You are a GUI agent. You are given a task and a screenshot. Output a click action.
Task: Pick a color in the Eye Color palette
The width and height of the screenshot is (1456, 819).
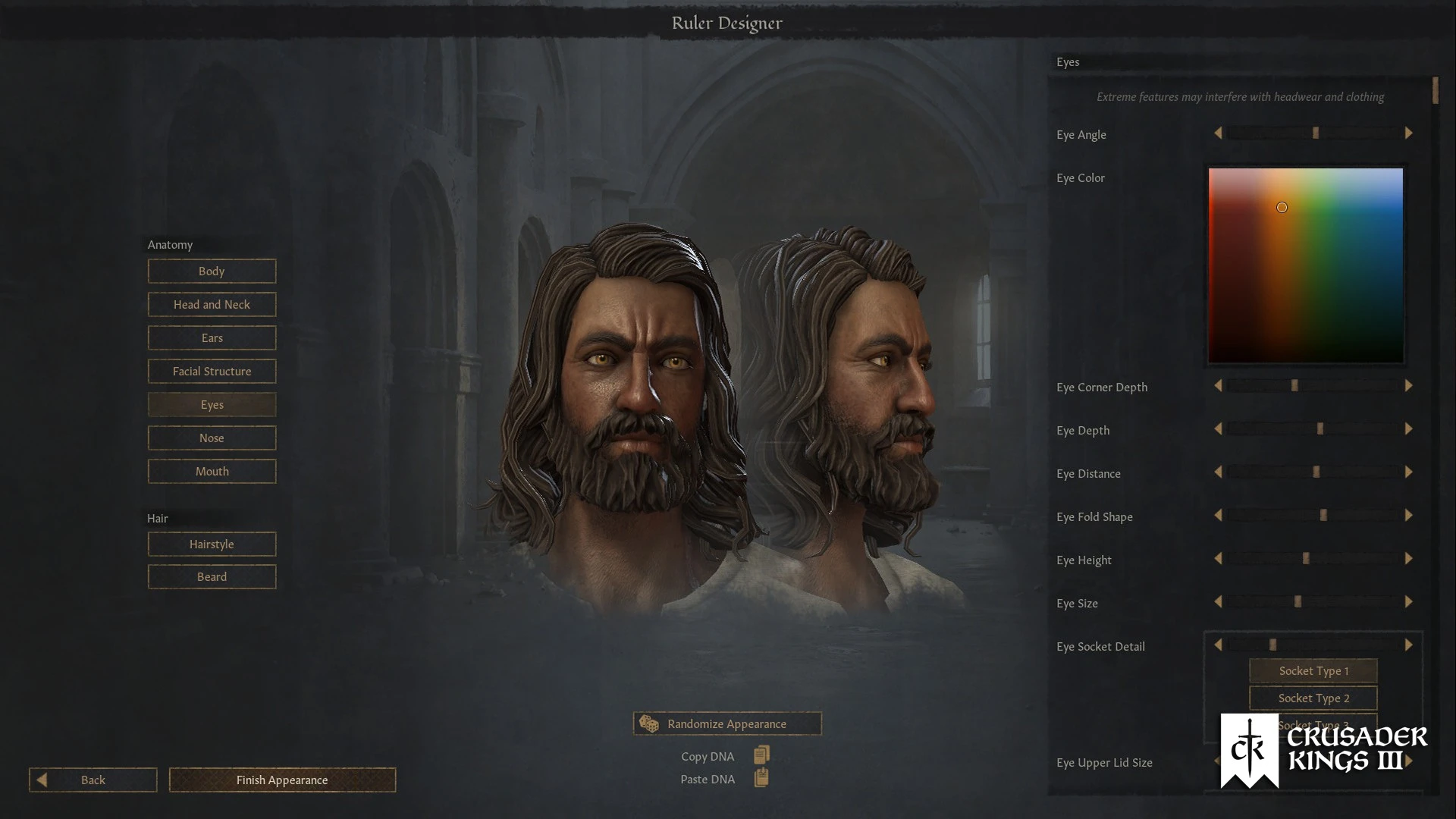point(1305,265)
